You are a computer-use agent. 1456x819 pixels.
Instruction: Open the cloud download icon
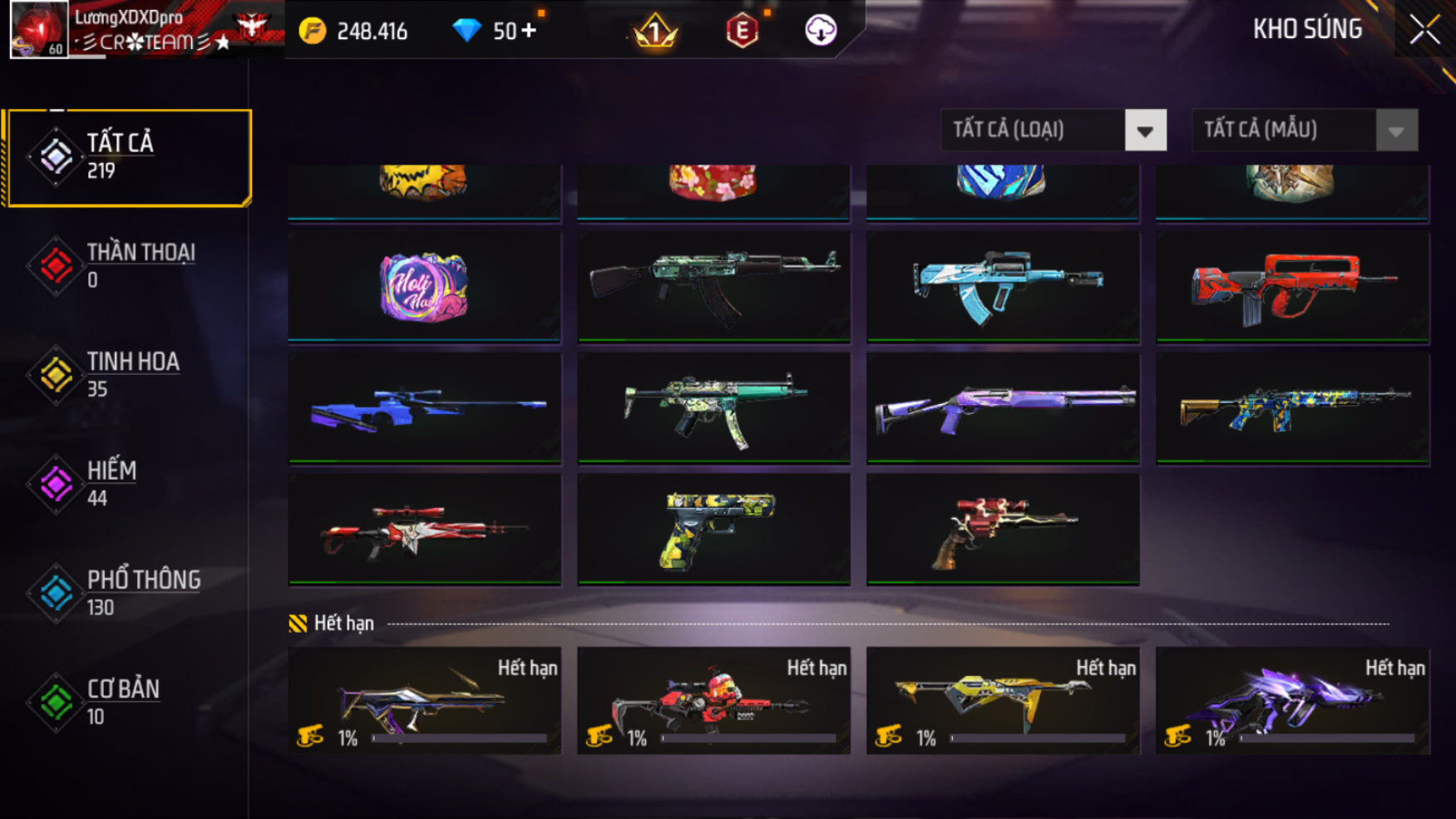click(x=821, y=31)
